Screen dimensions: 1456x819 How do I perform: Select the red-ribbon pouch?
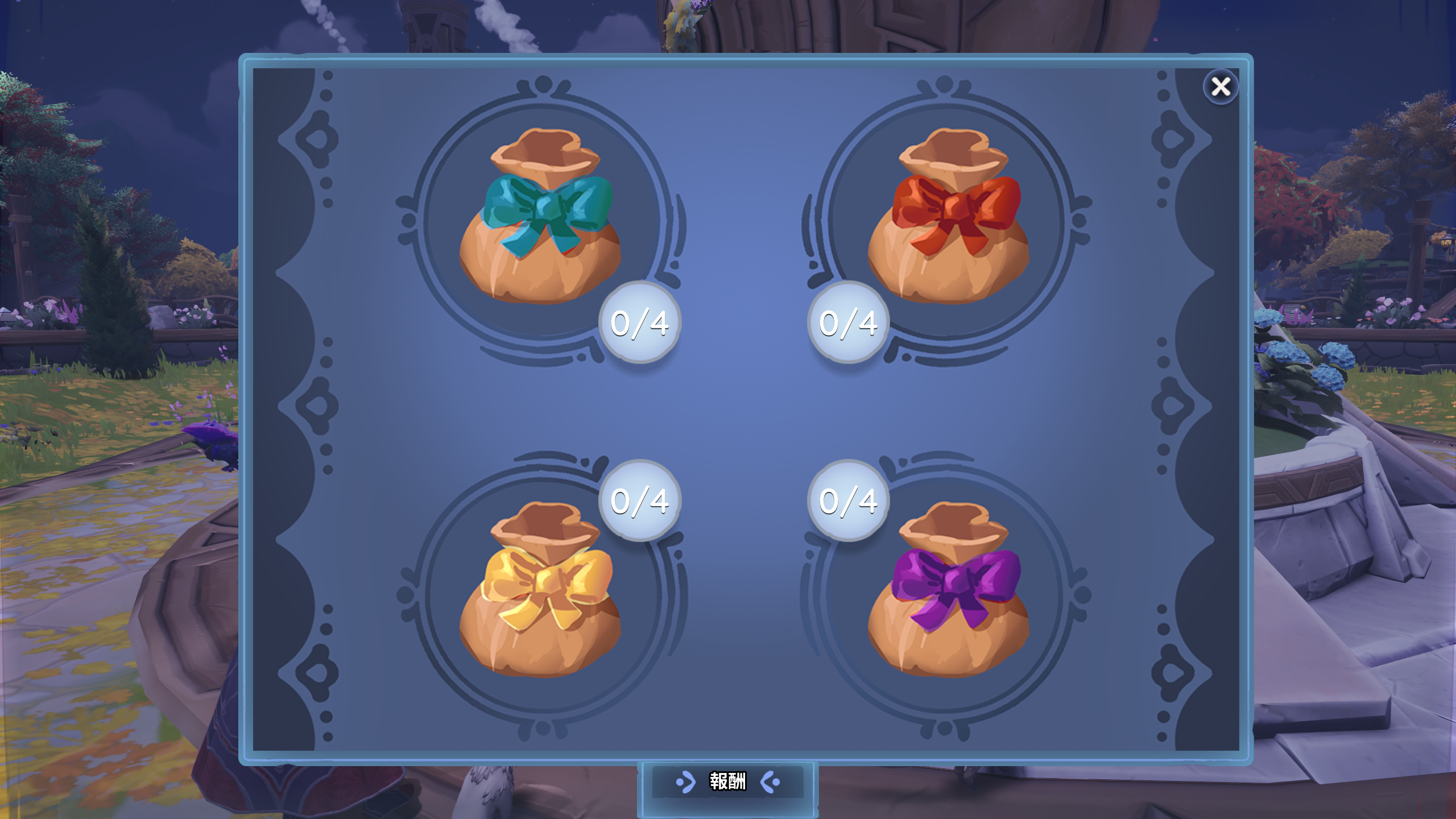[x=948, y=219]
